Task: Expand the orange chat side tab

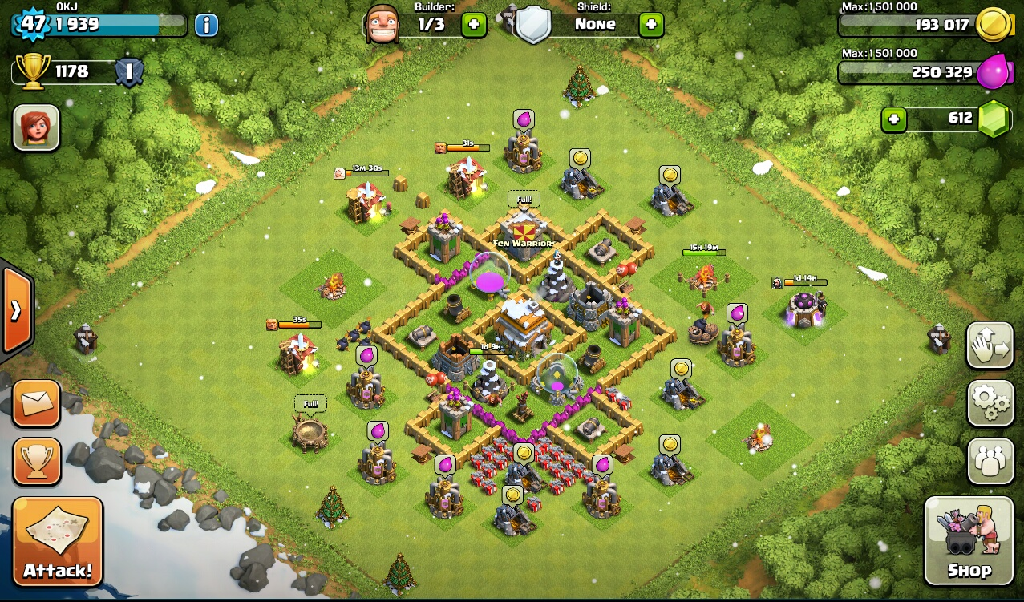Action: [x=15, y=310]
